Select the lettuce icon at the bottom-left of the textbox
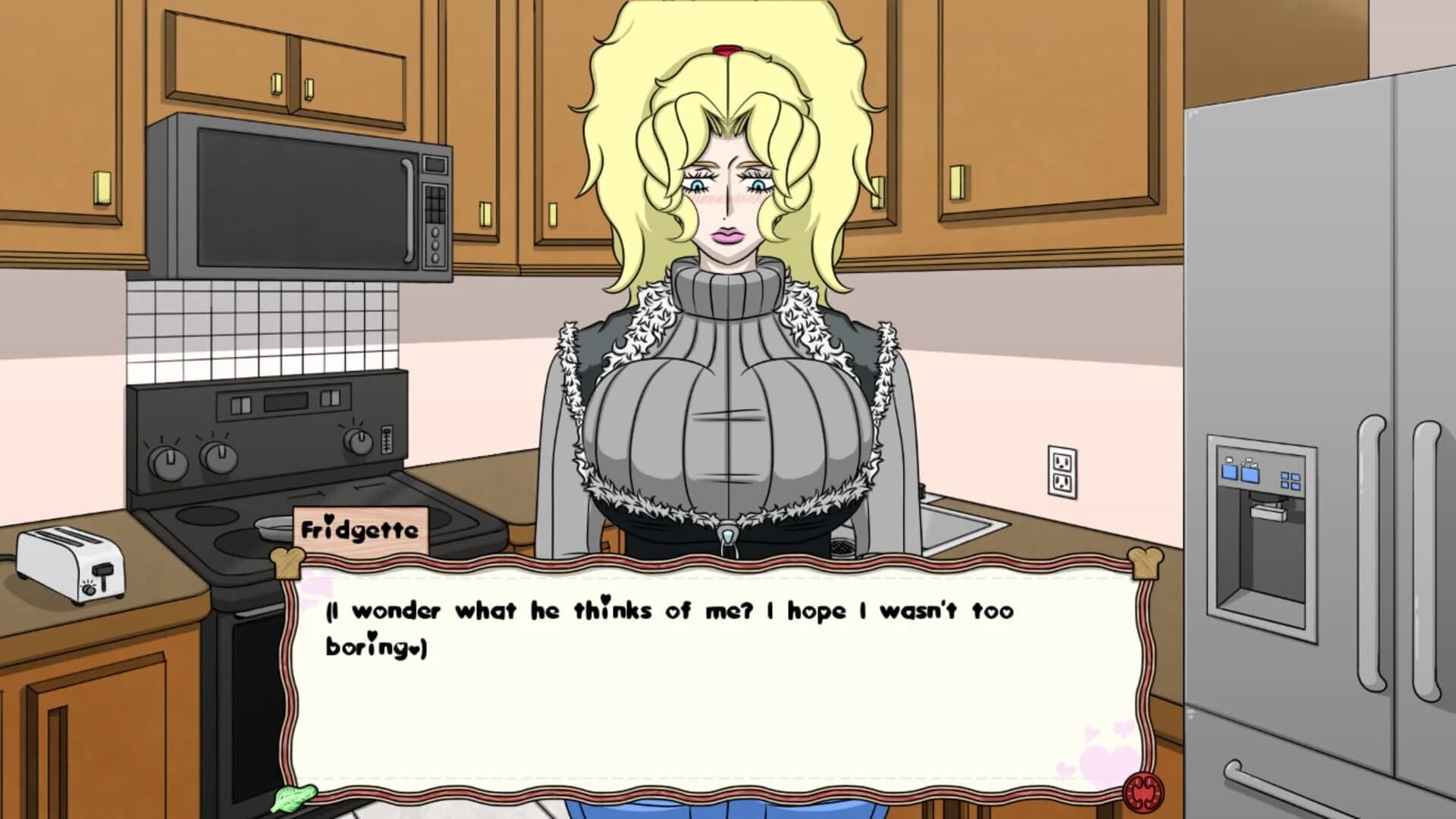The height and width of the screenshot is (819, 1456). pyautogui.click(x=296, y=798)
